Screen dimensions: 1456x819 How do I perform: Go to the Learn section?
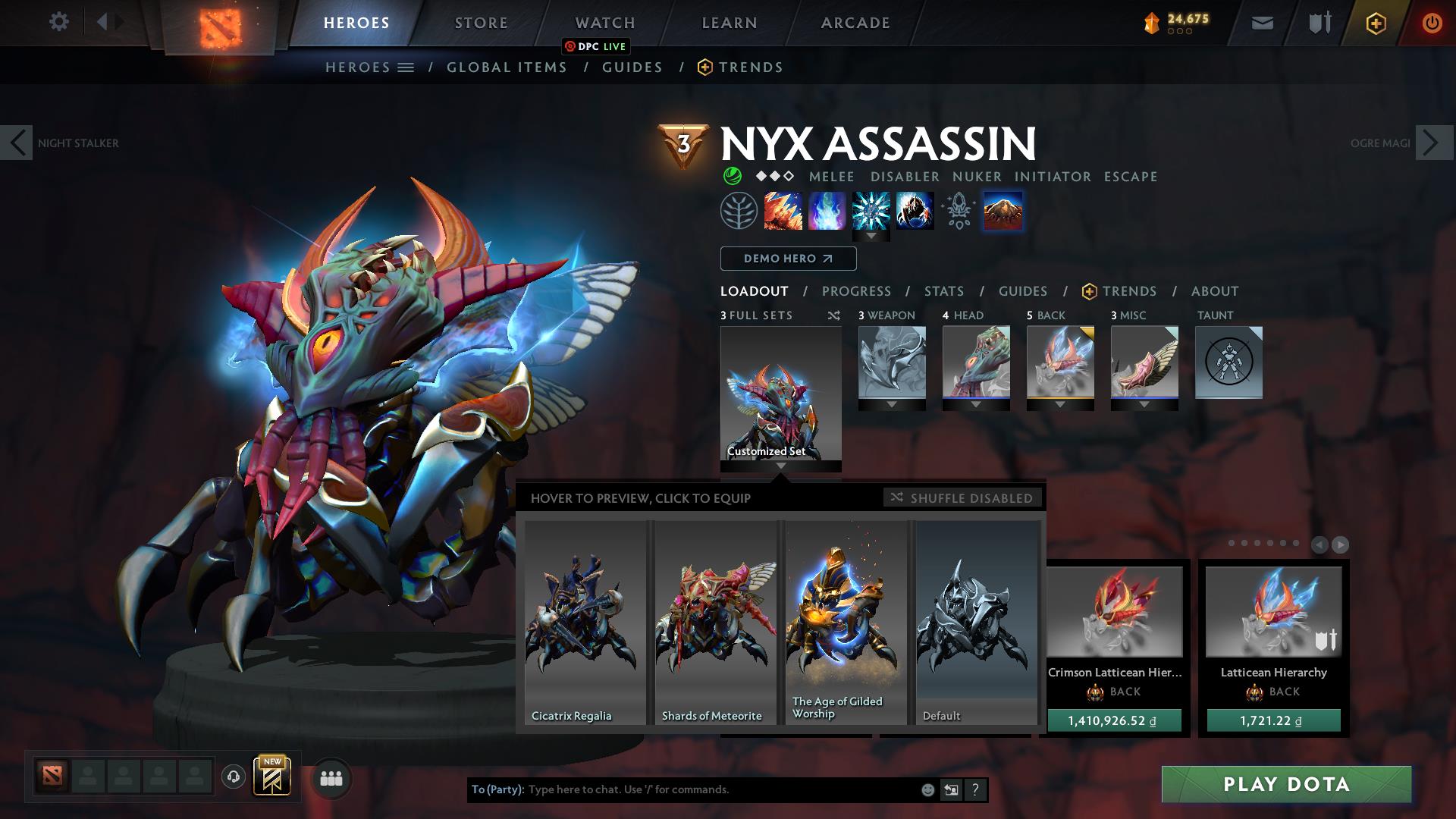(730, 23)
